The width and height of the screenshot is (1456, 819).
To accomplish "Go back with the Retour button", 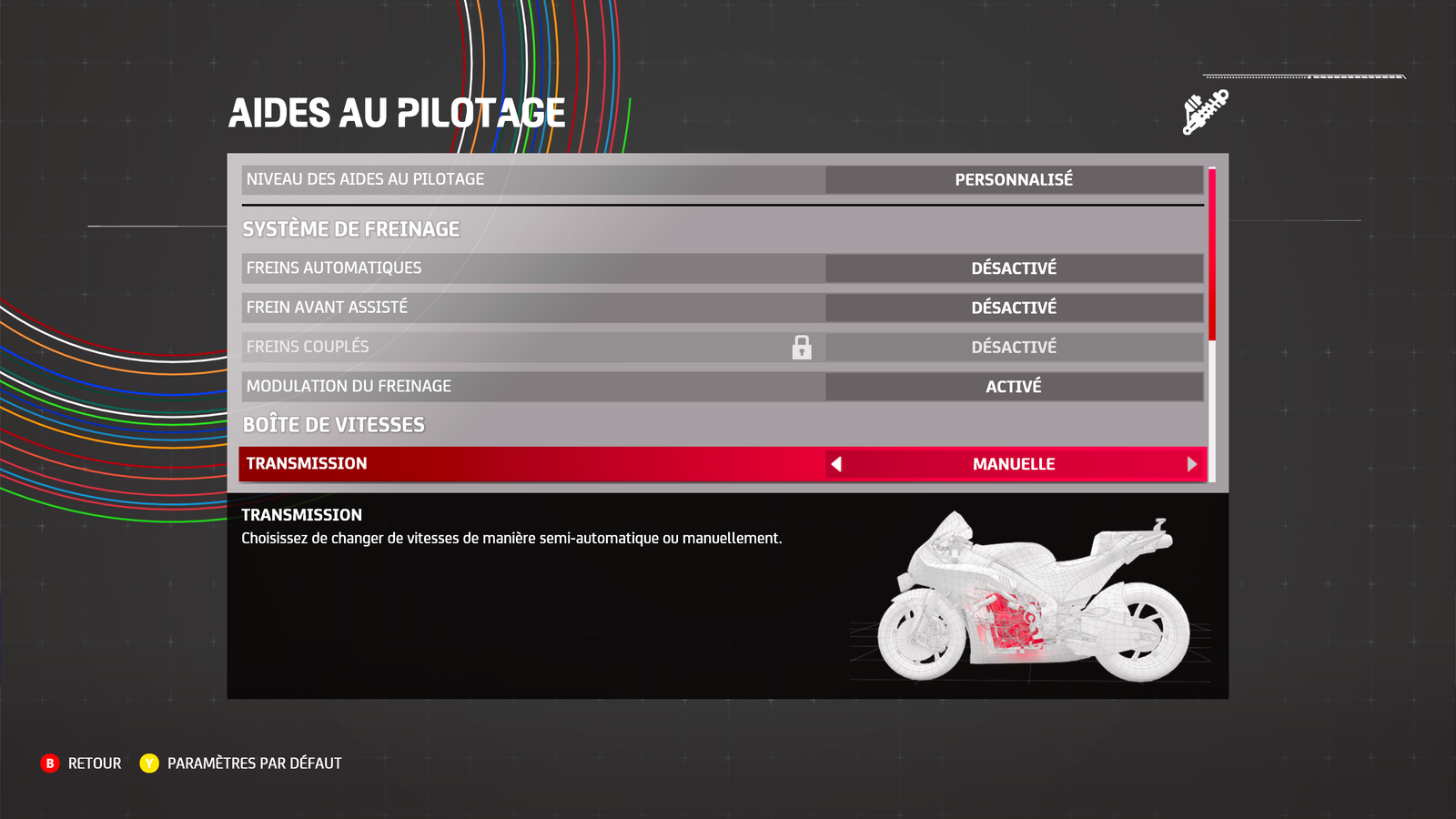I will coord(82,763).
